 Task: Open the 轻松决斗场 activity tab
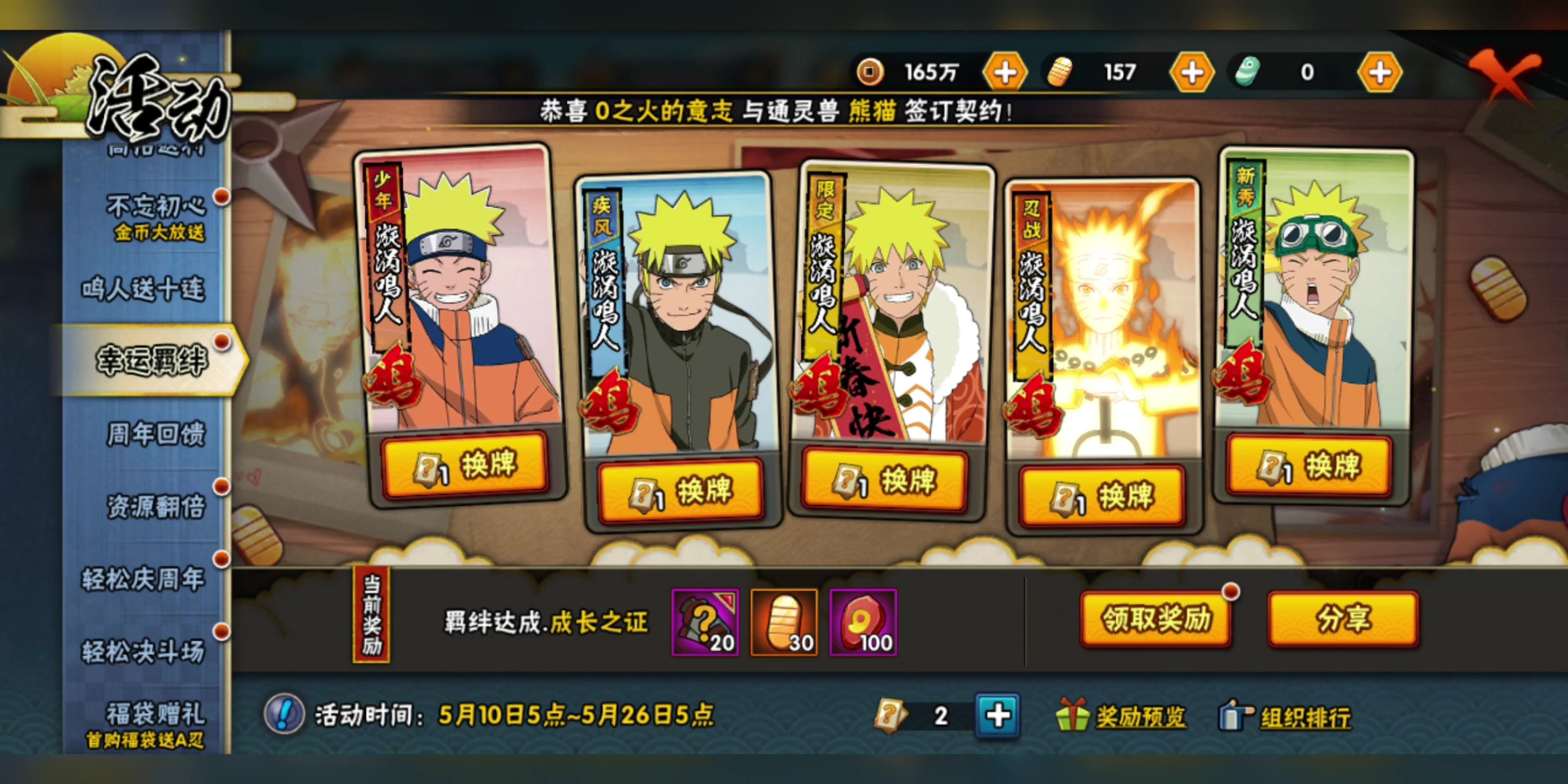point(143,651)
